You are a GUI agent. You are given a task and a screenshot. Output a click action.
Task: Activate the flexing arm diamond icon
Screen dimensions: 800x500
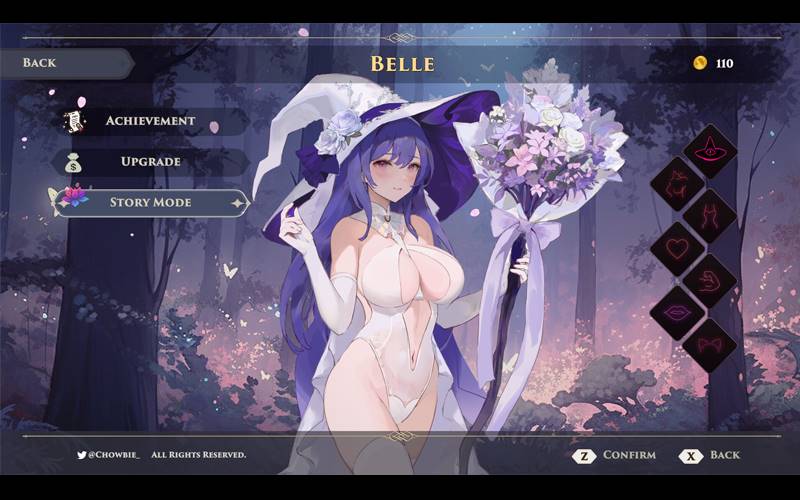[709, 279]
